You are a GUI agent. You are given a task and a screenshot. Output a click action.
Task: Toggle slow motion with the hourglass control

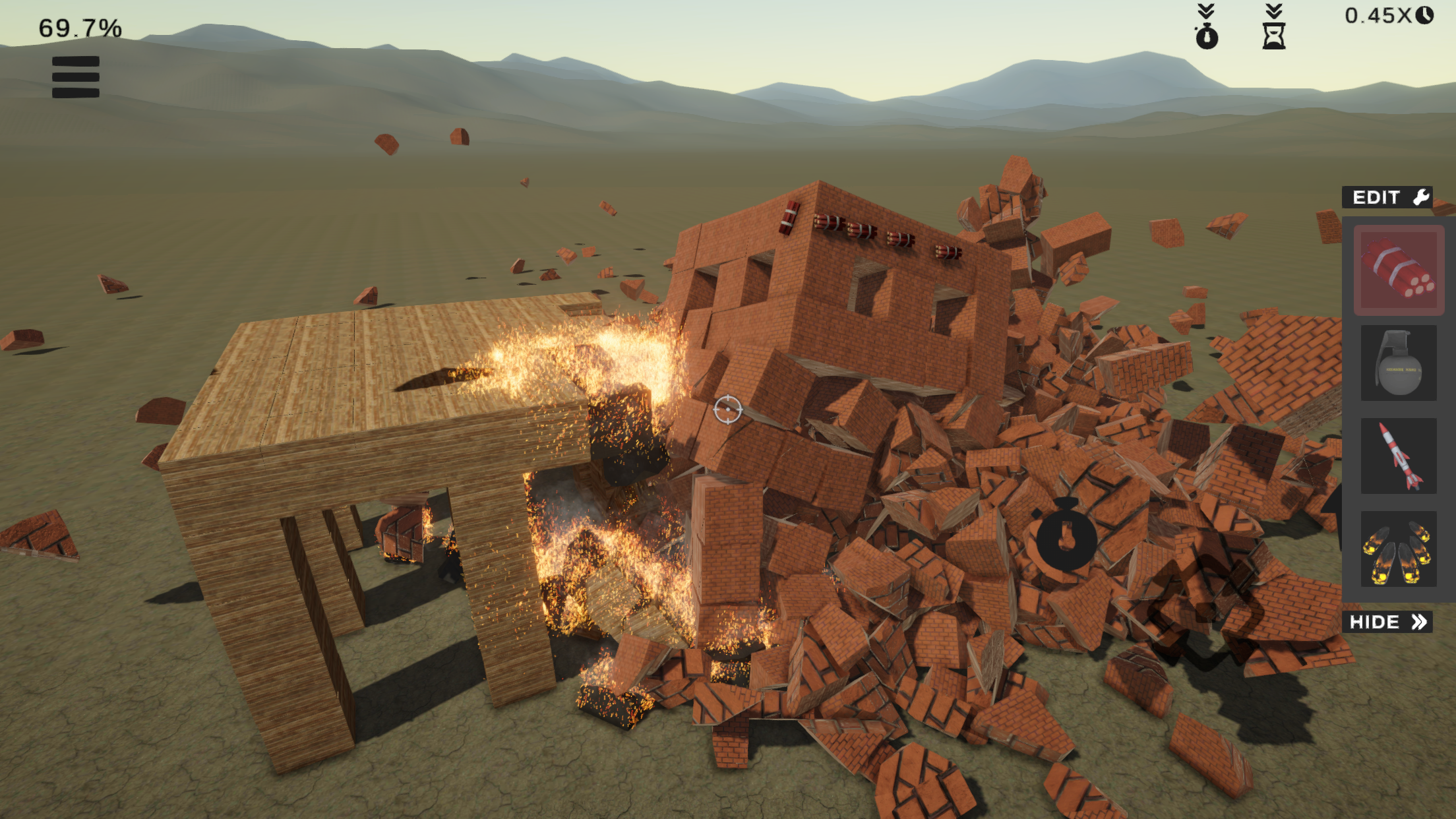point(1275,36)
